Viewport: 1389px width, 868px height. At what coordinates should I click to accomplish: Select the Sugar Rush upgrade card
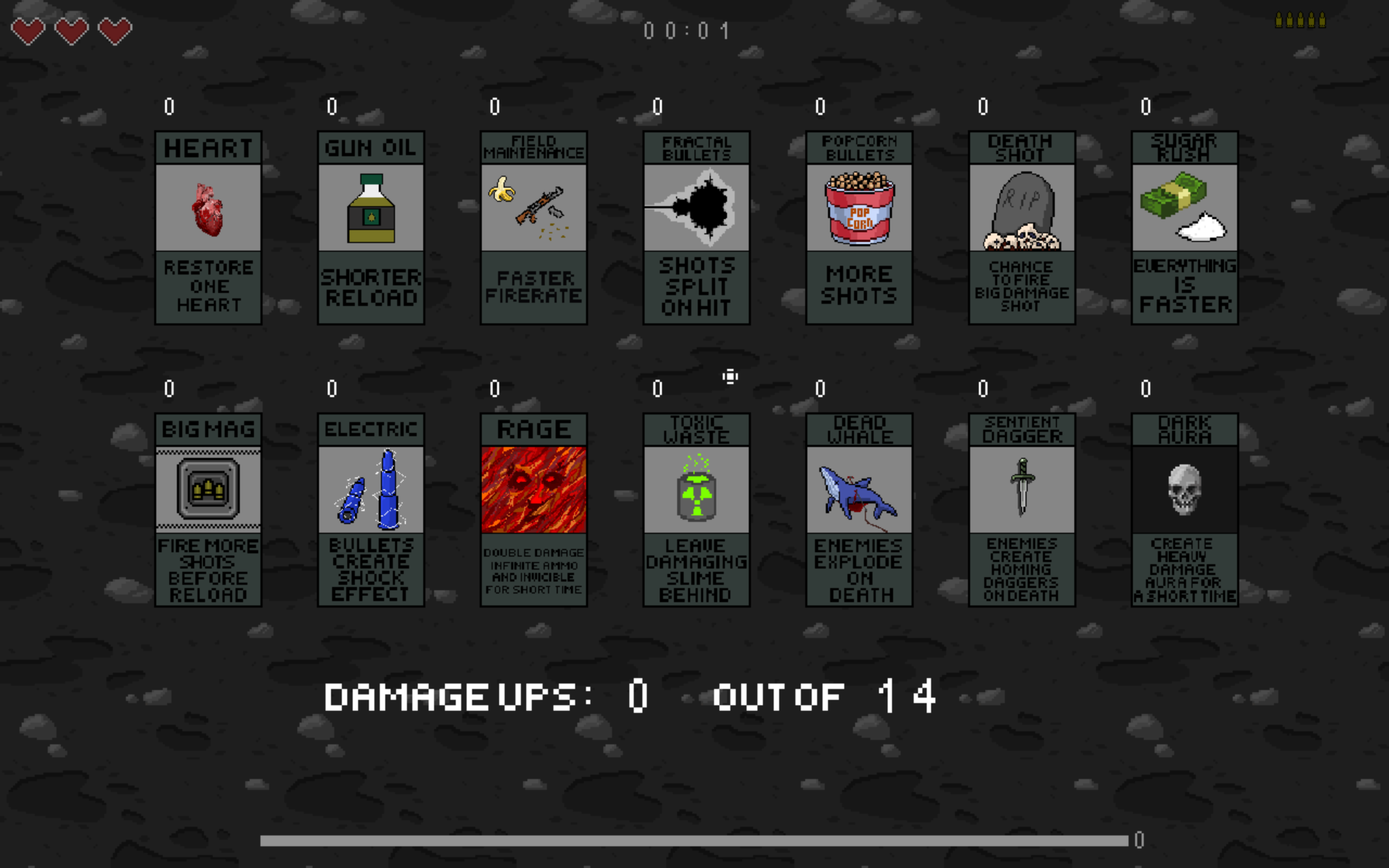pyautogui.click(x=1184, y=227)
